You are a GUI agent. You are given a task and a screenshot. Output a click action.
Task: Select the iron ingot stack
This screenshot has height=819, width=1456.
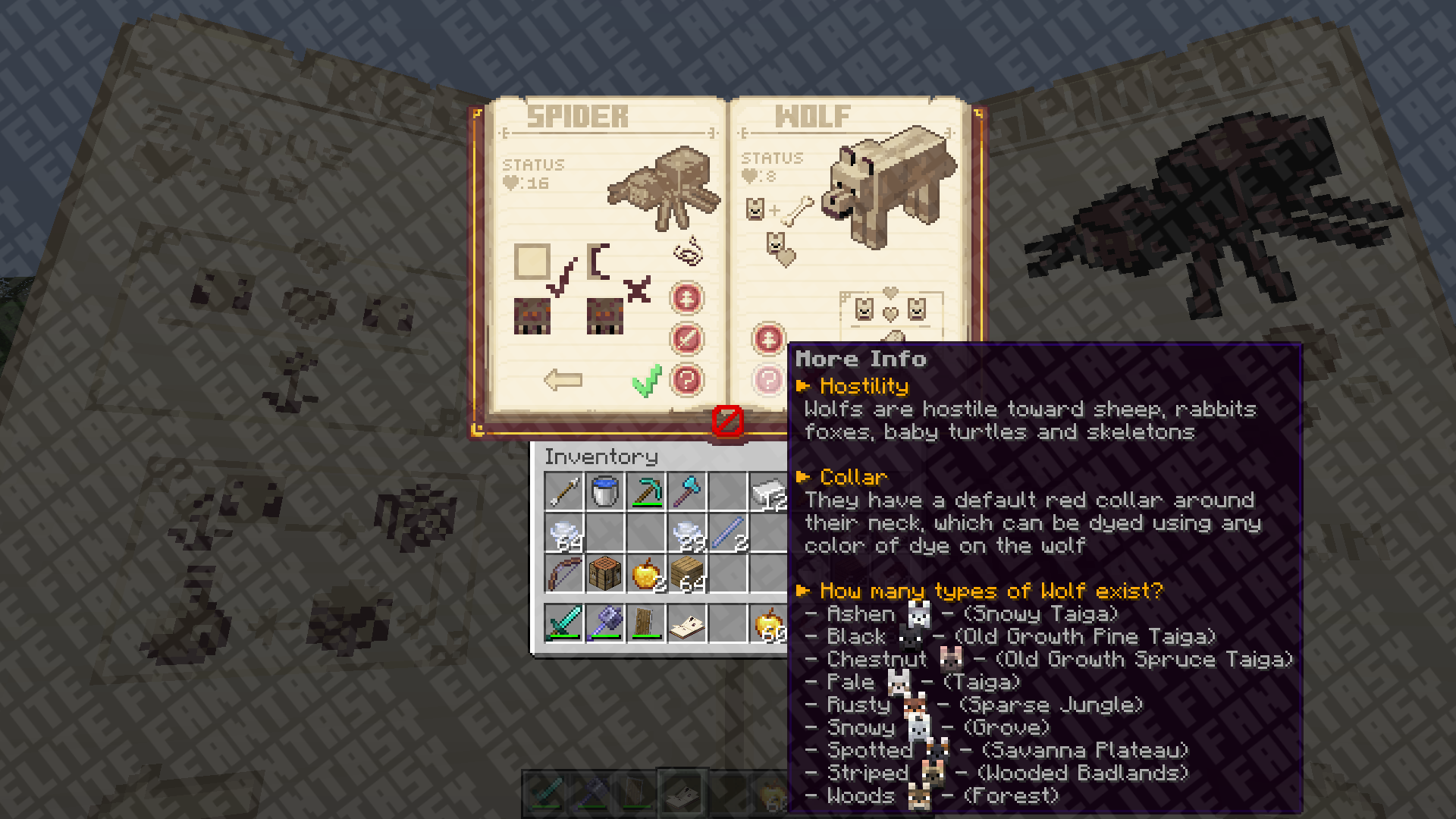tap(767, 493)
